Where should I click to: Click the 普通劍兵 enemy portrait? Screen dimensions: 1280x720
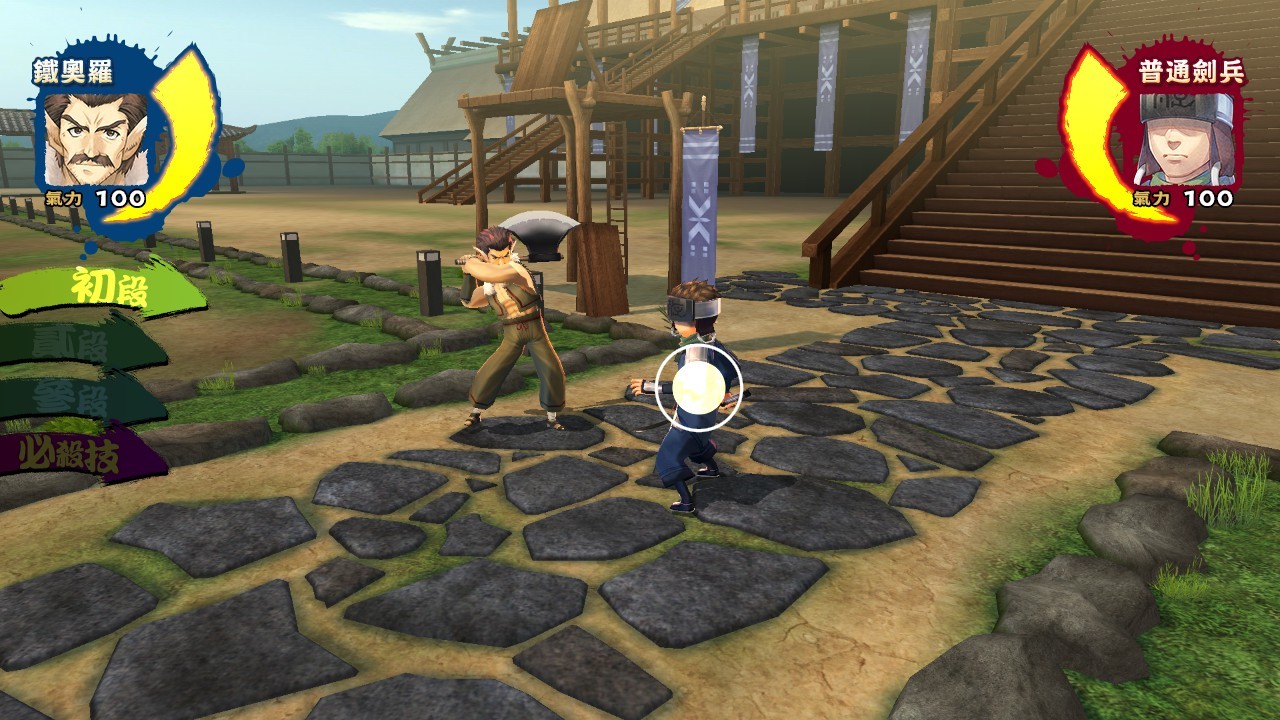[x=1186, y=139]
